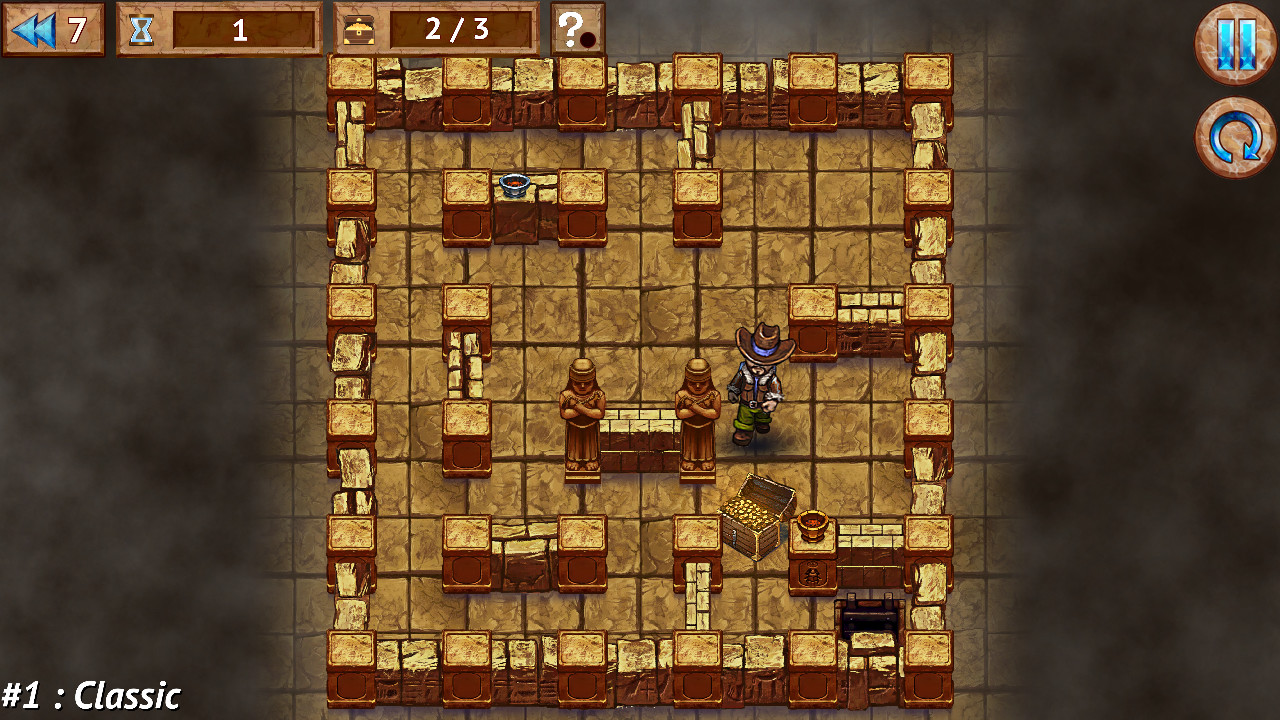
Task: Click the gold-filled open treasure chest
Action: tap(757, 515)
